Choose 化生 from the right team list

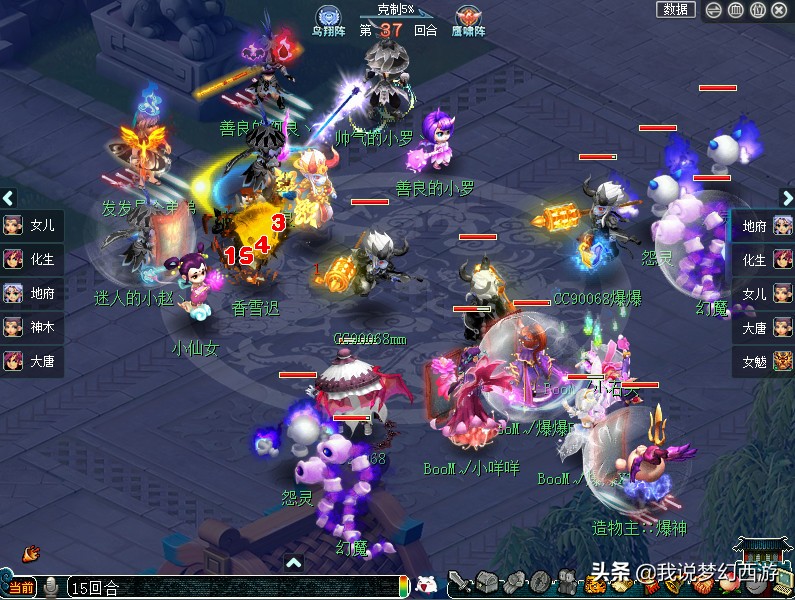[x=764, y=260]
